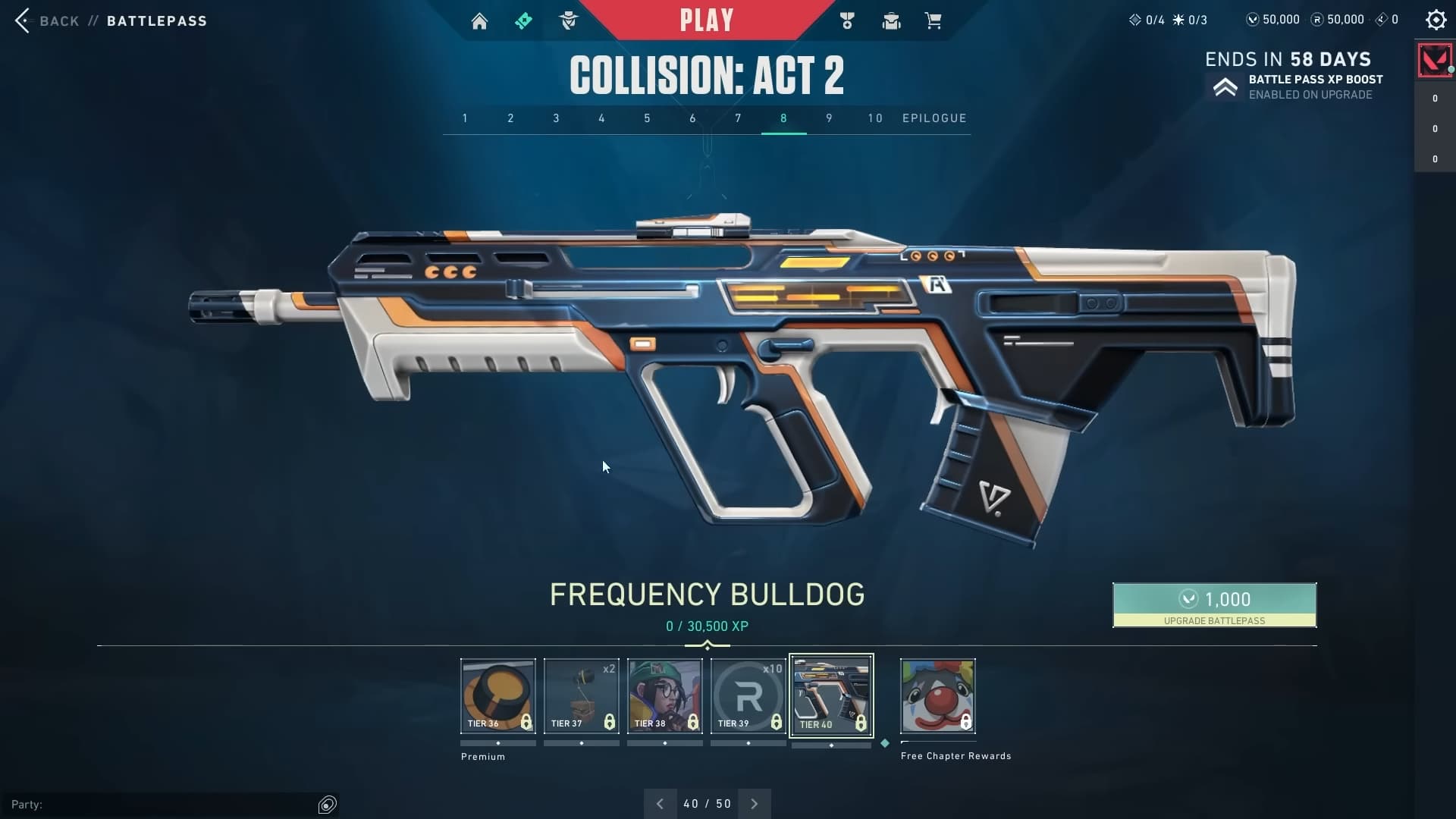
Task: Open the Collection backpack icon
Action: click(891, 20)
